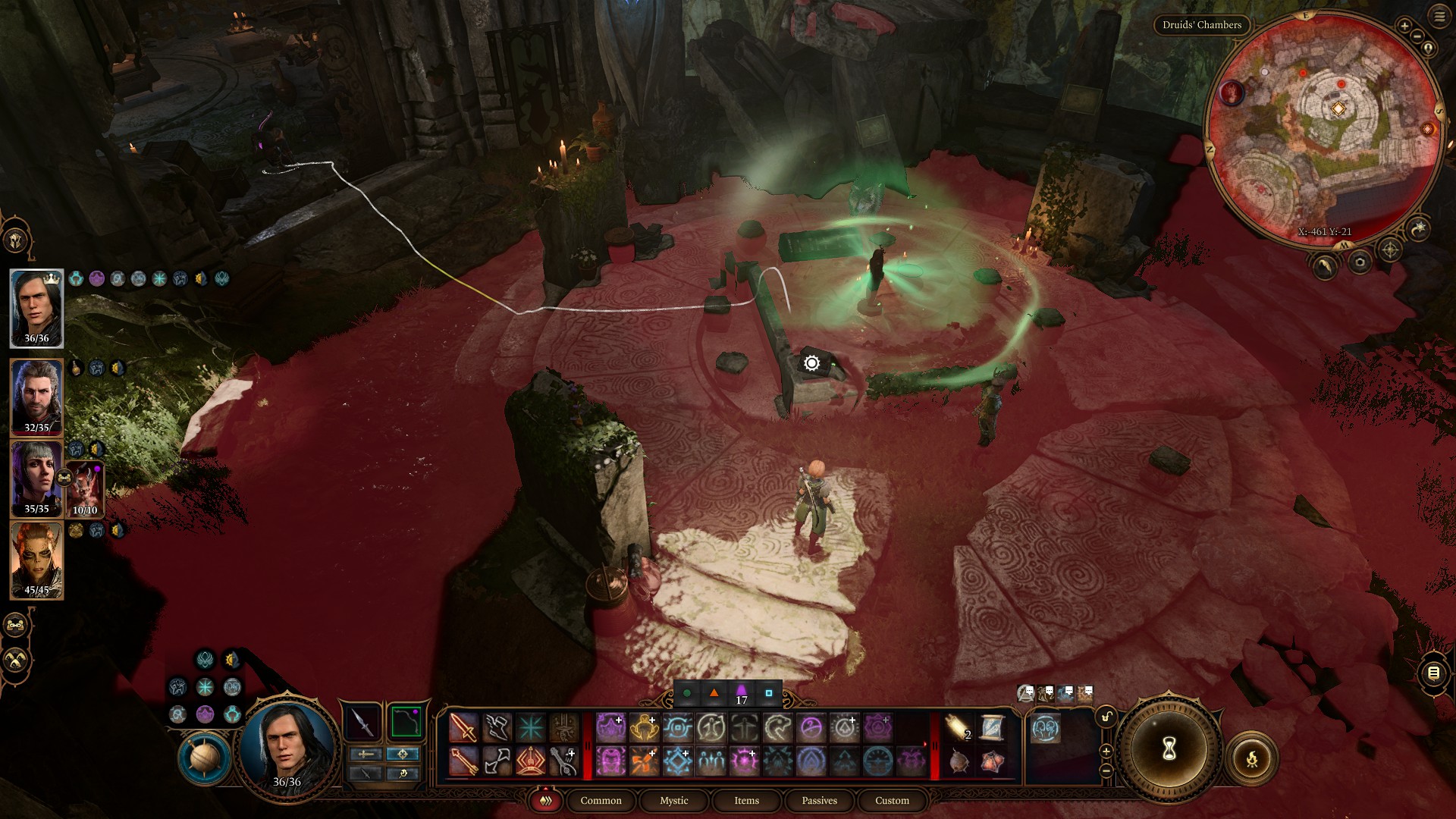Screen dimensions: 1456x819
Task: Toggle the hotbar lock padlock icon
Action: 1106,717
